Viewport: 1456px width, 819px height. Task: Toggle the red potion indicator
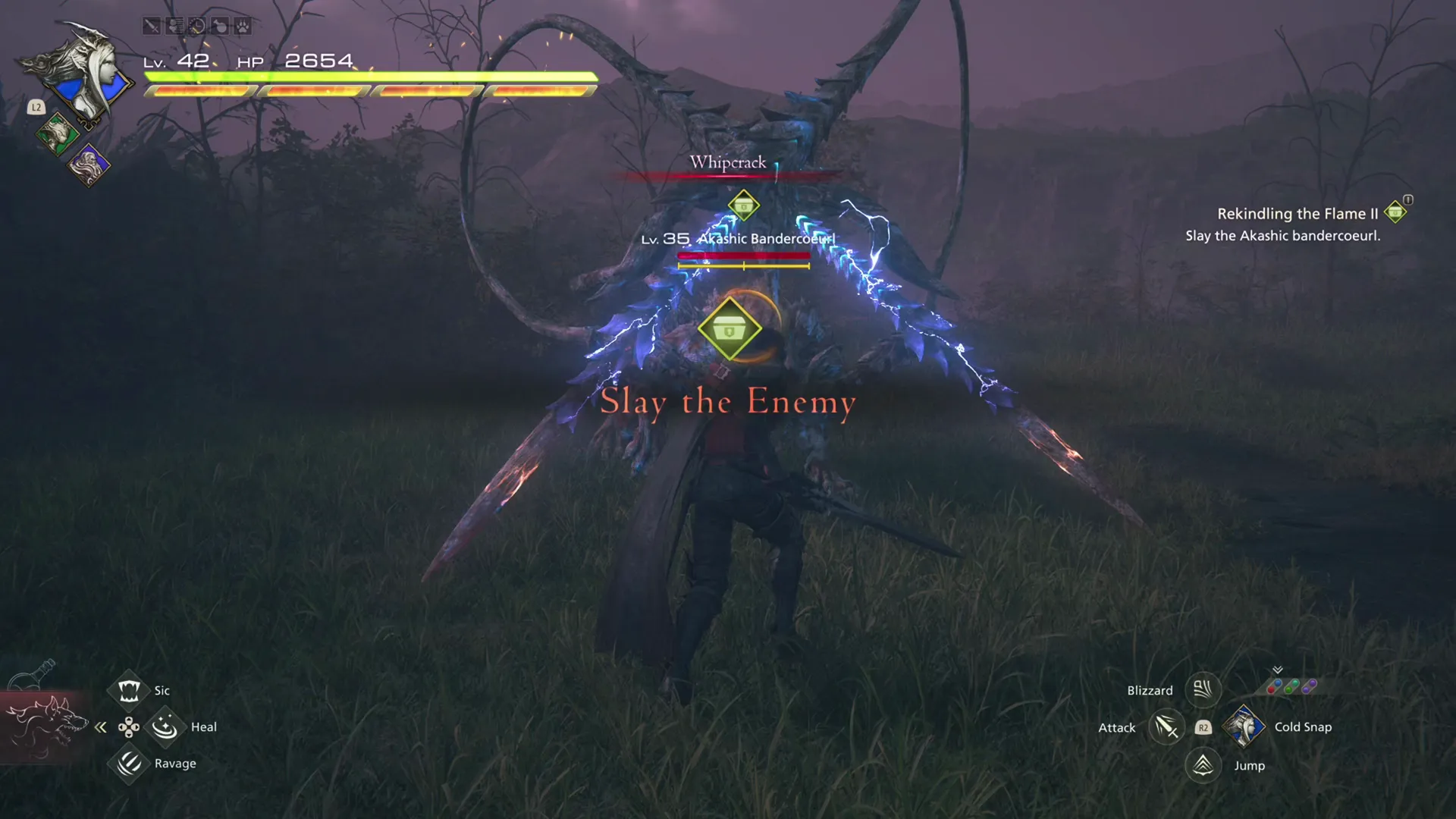pos(1271,689)
